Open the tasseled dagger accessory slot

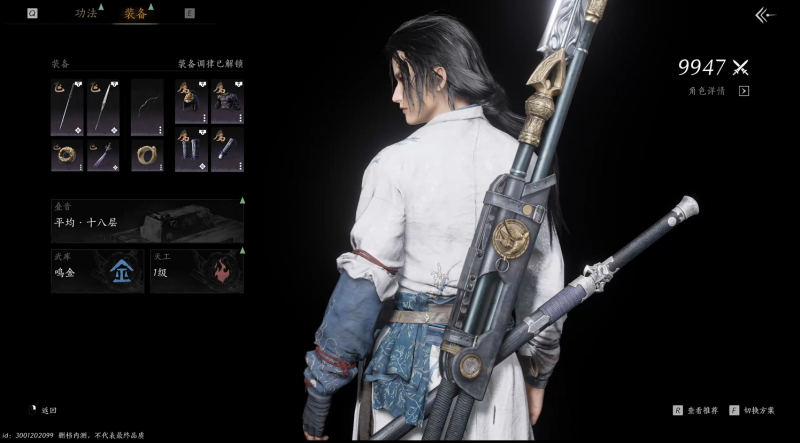(x=103, y=154)
